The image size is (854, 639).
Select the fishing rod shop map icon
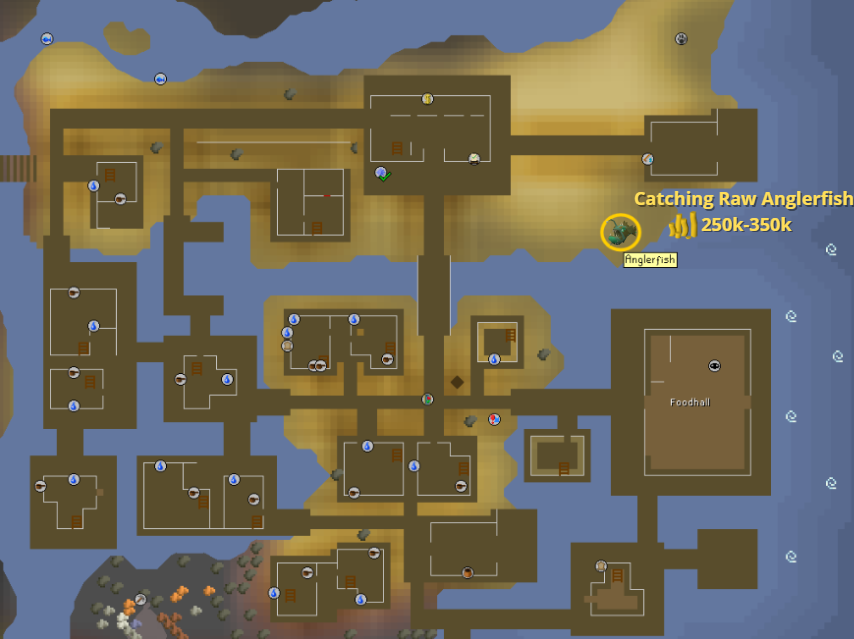(647, 159)
